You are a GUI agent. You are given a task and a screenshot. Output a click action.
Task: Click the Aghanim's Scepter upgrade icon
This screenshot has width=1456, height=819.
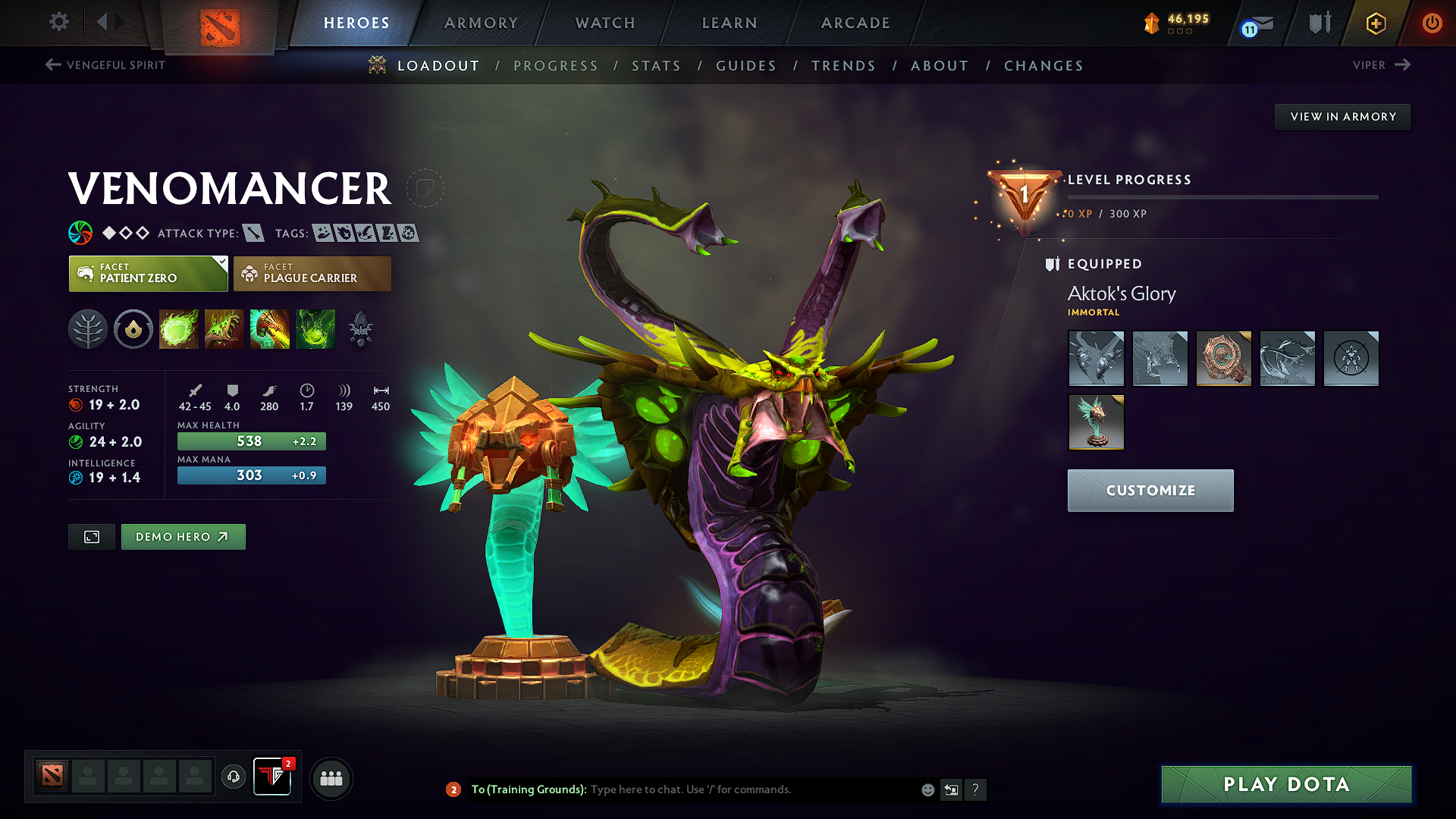360,328
